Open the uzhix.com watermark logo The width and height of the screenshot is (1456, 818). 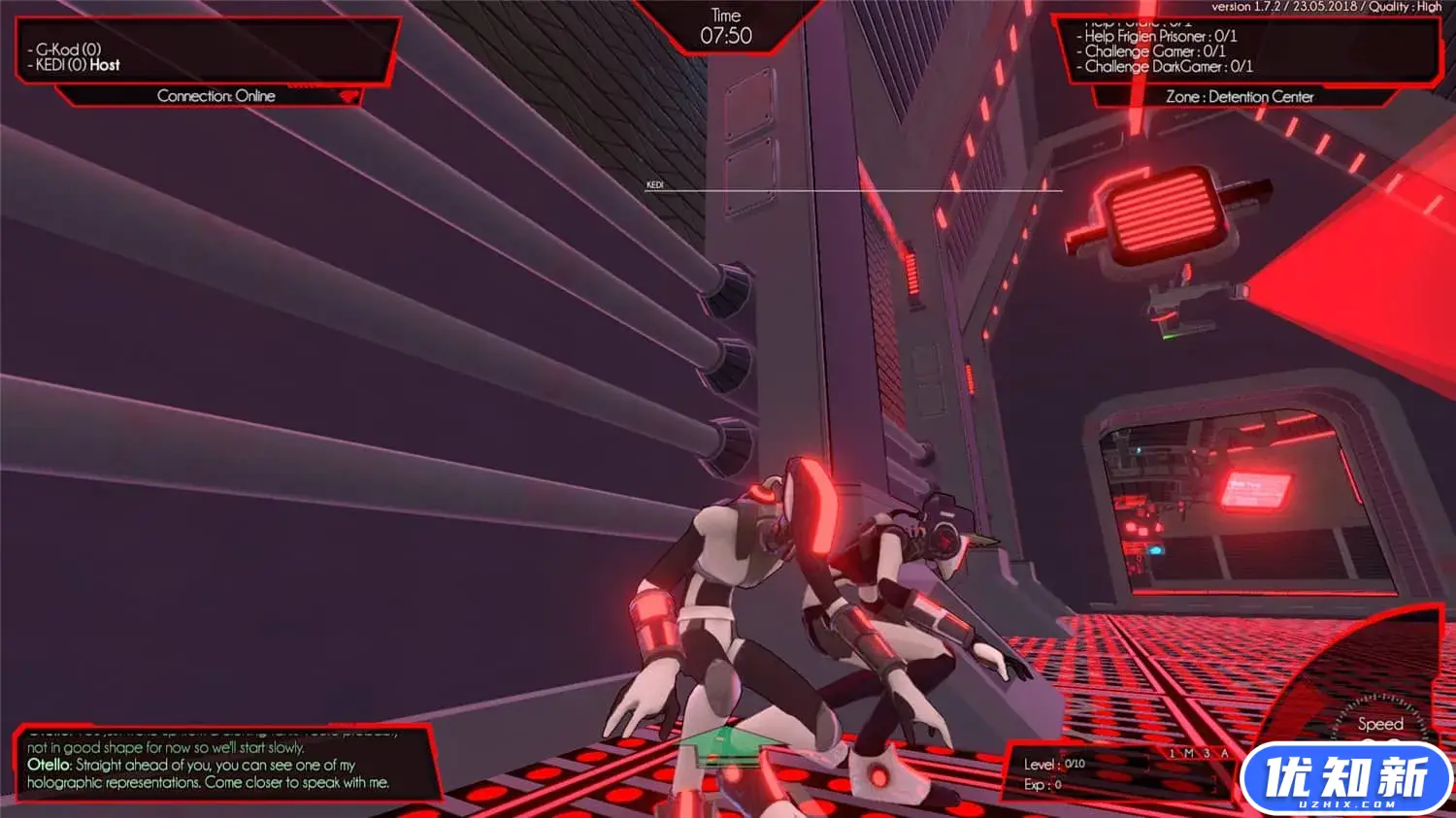pos(1345,778)
